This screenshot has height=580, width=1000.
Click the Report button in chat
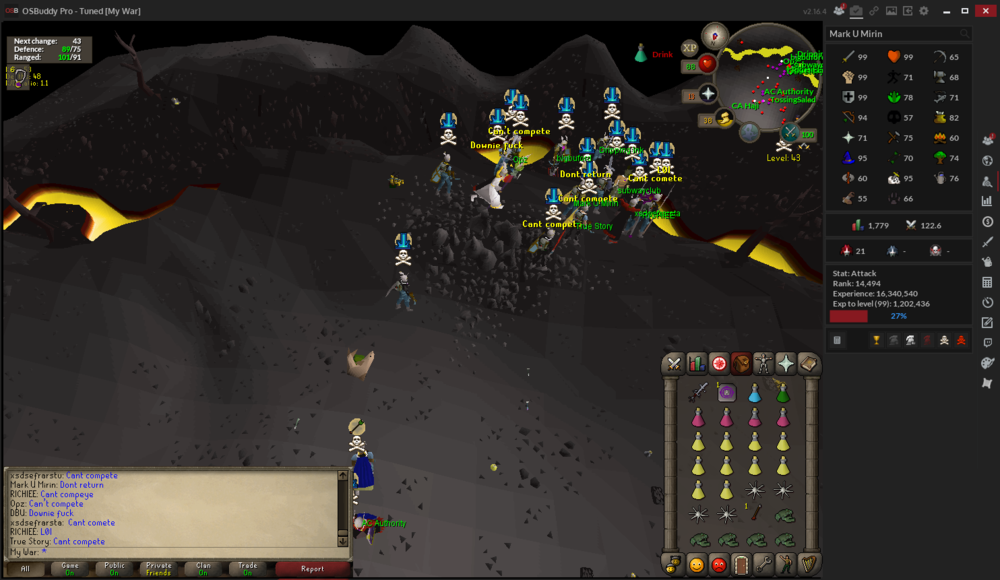[x=312, y=568]
